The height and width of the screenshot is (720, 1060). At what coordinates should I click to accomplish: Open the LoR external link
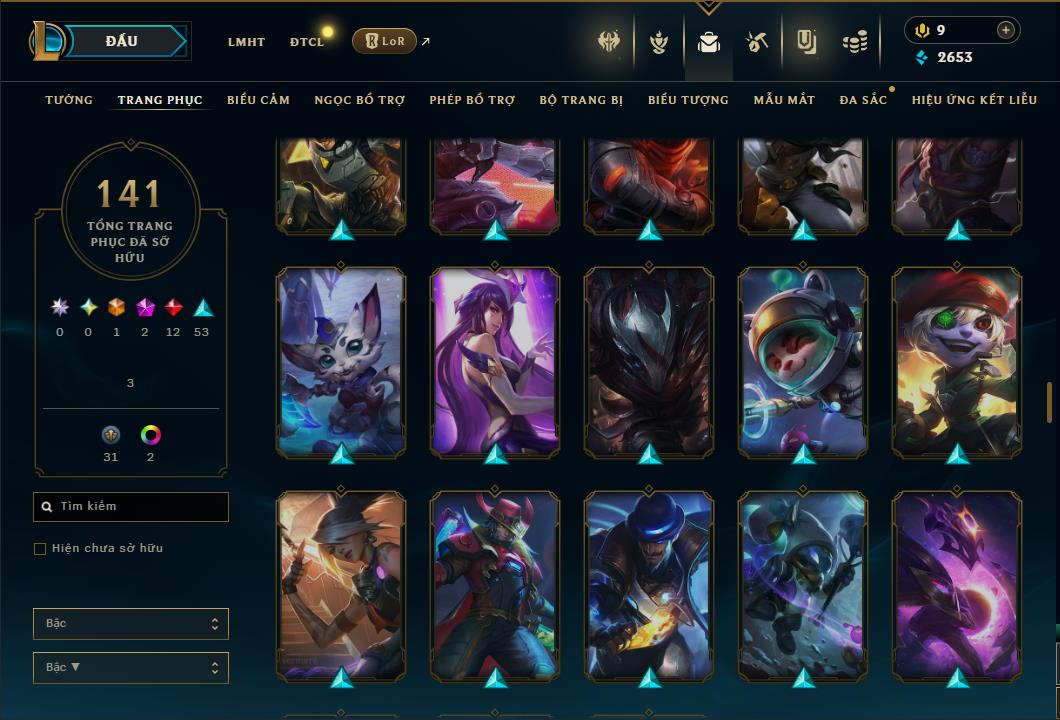pos(384,41)
